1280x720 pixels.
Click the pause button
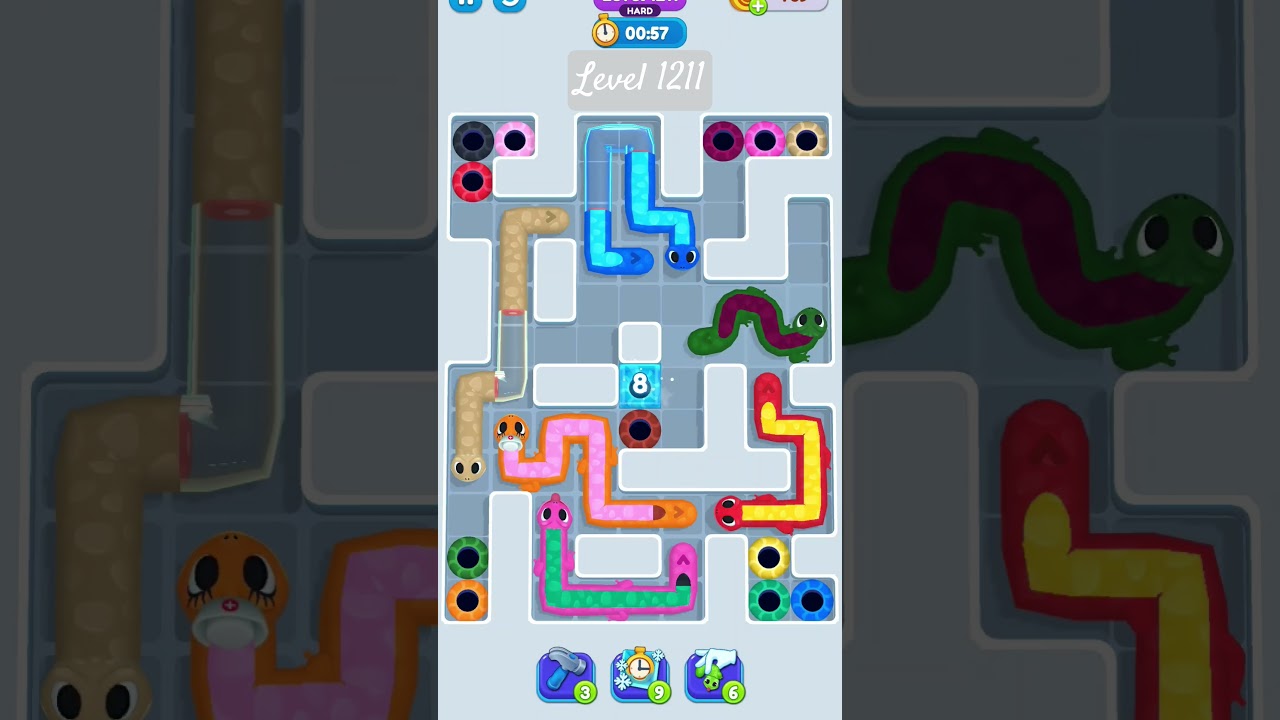tap(464, 4)
